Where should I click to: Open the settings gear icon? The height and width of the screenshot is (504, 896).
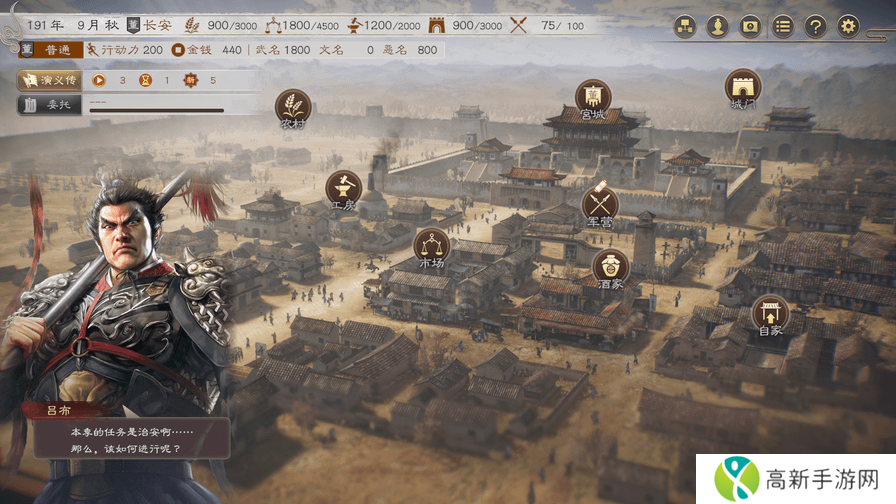coord(848,26)
